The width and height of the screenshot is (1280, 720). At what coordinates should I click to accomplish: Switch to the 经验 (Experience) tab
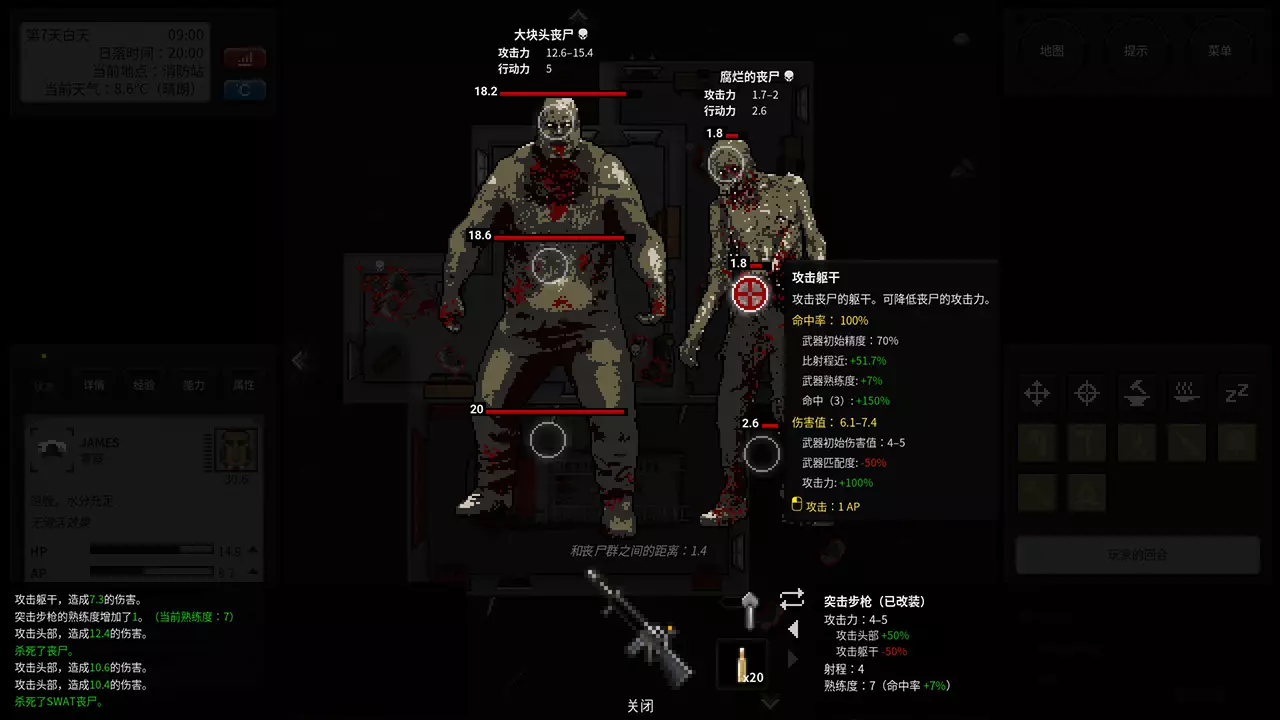coord(145,384)
